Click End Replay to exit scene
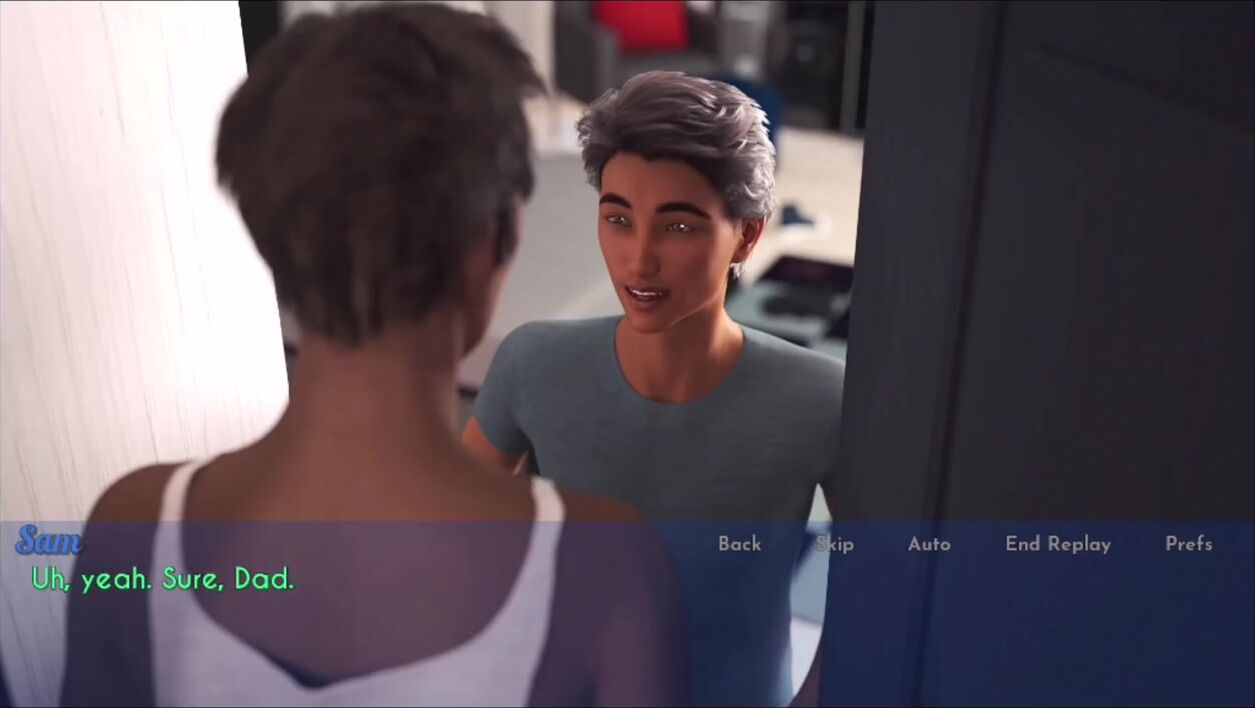This screenshot has height=708, width=1255. 1058,544
